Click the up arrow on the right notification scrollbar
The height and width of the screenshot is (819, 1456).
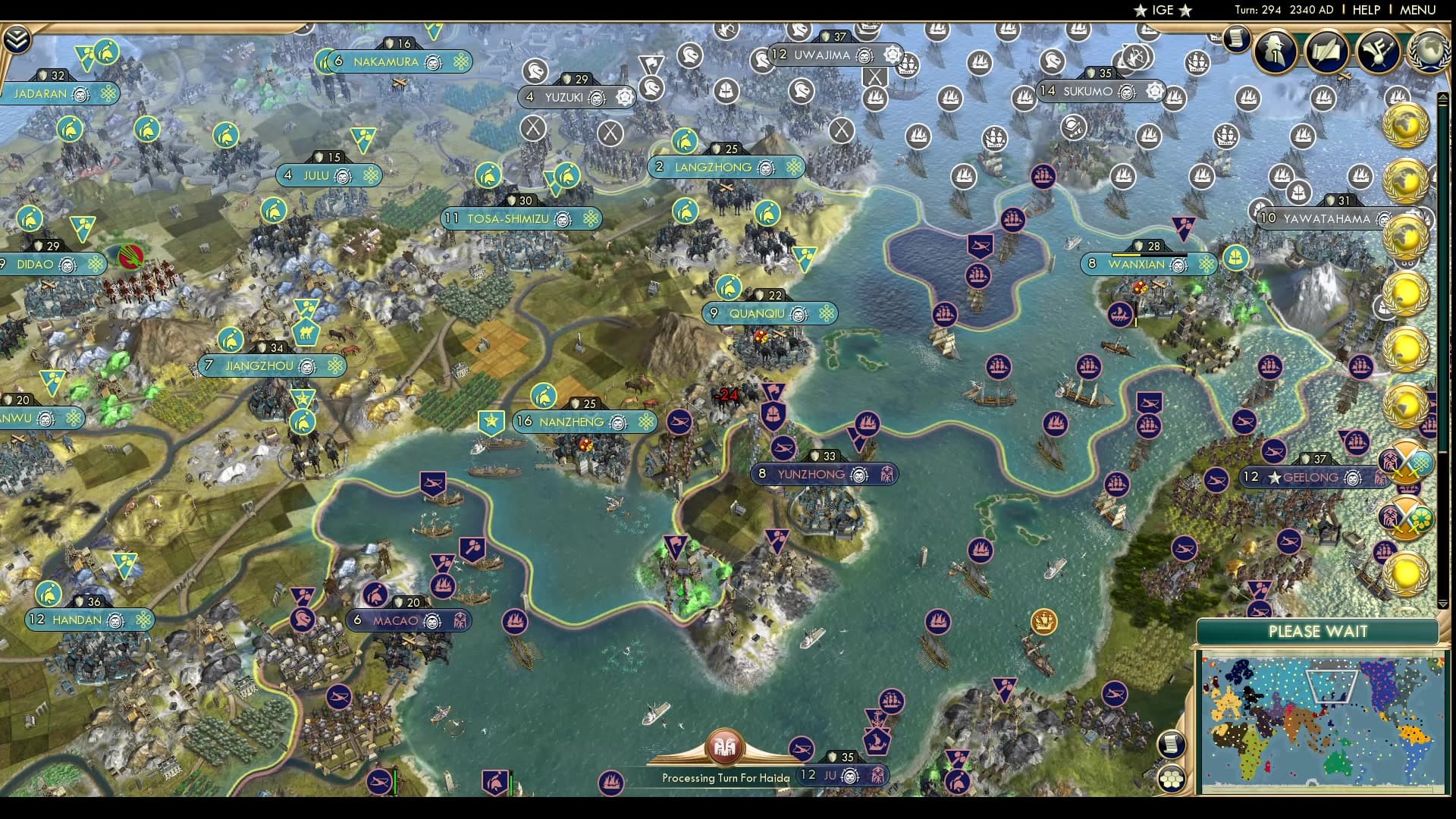[1442, 96]
